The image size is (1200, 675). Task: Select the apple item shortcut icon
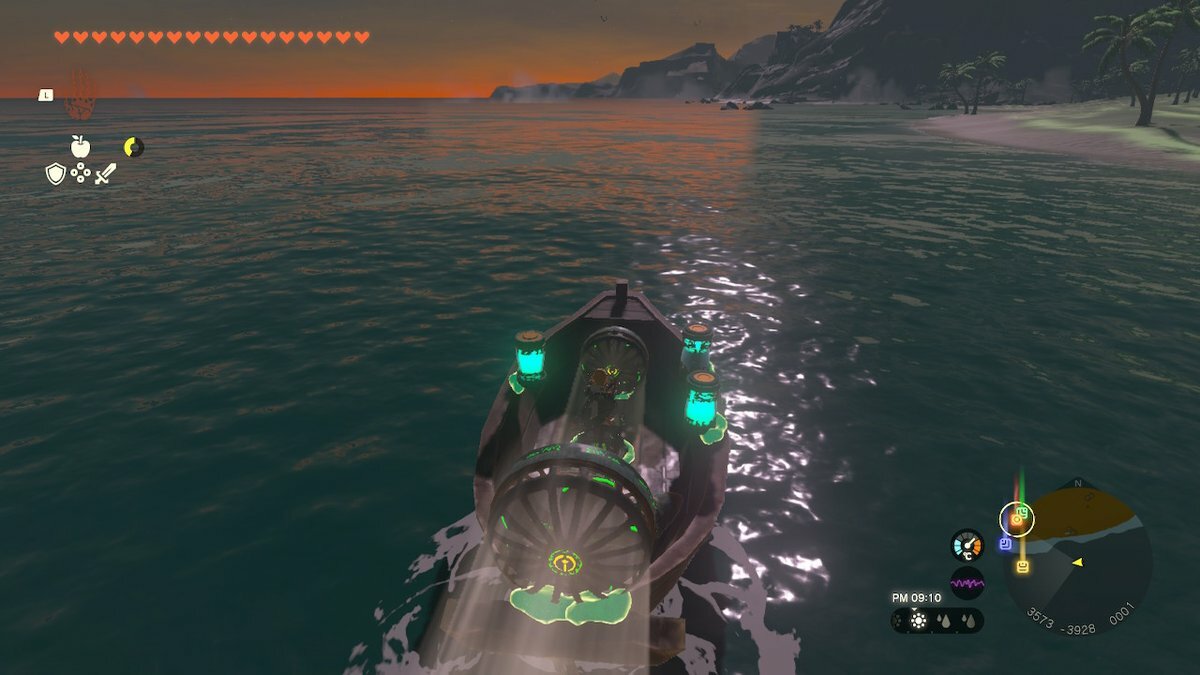pyautogui.click(x=80, y=146)
